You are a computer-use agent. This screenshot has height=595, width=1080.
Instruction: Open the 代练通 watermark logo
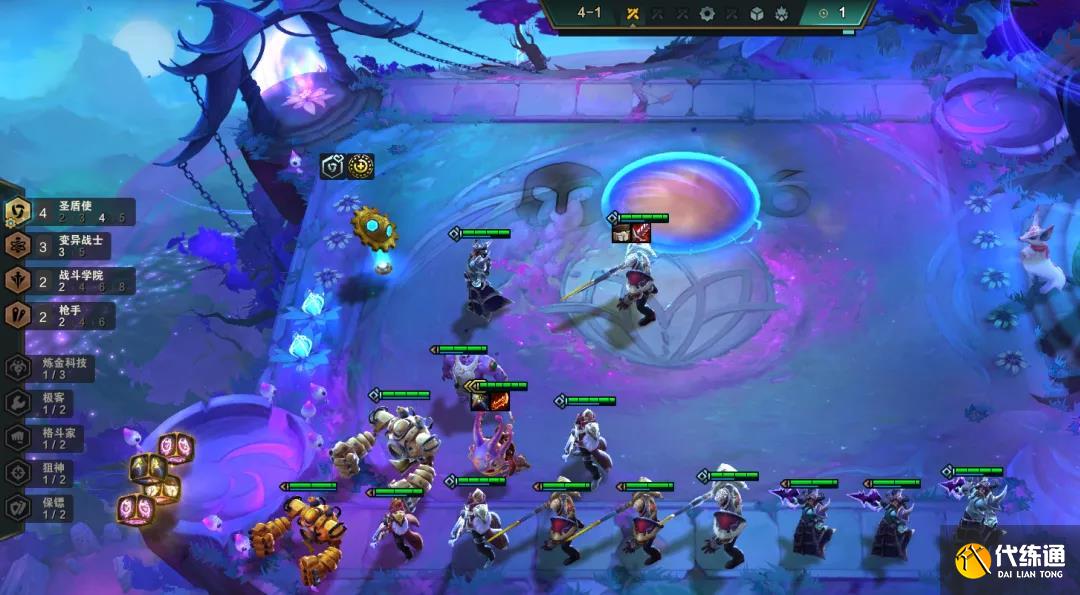point(1010,560)
